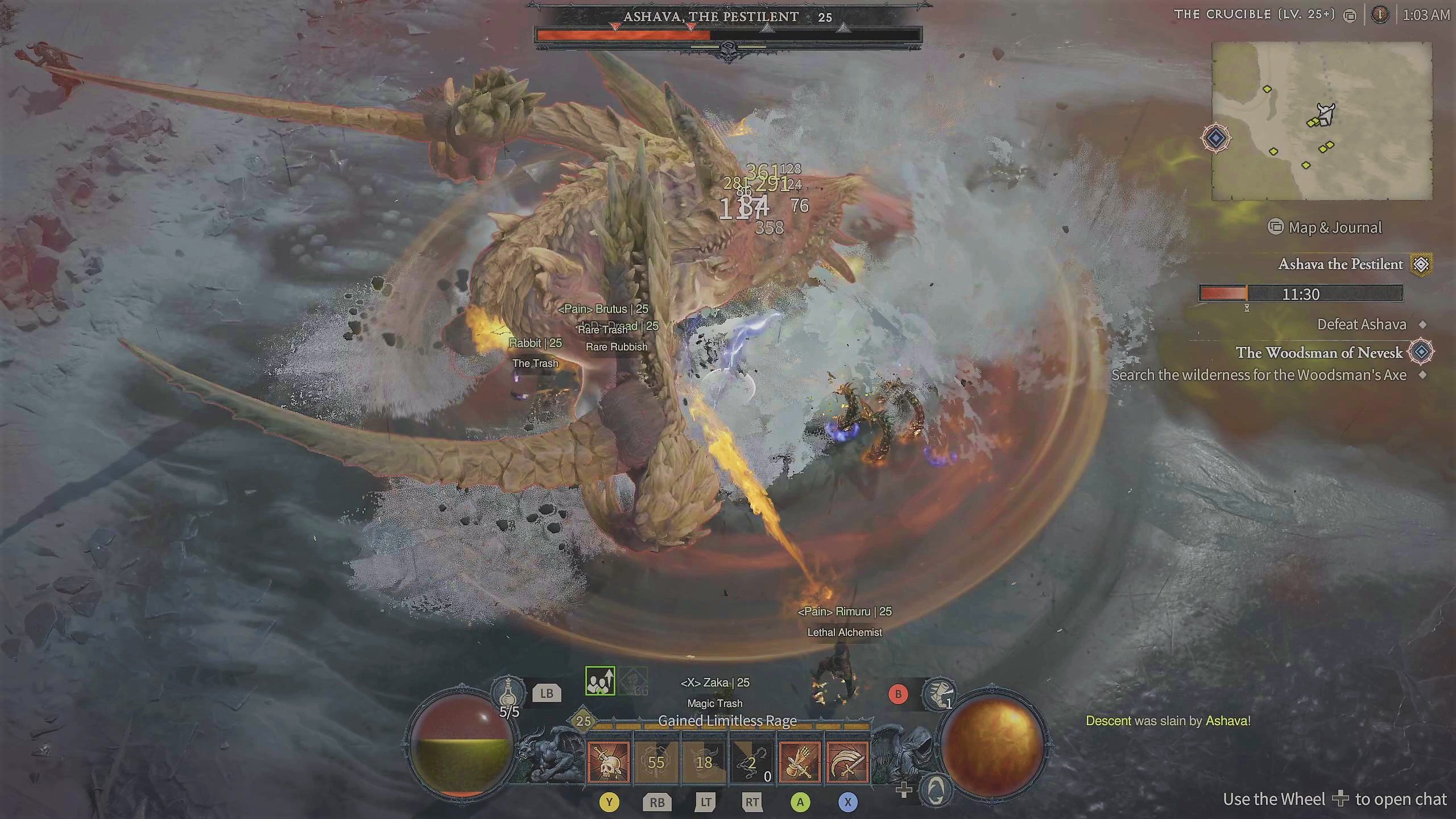
Task: Expand the Defeat Ashava objective diamond
Action: pyautogui.click(x=1424, y=324)
